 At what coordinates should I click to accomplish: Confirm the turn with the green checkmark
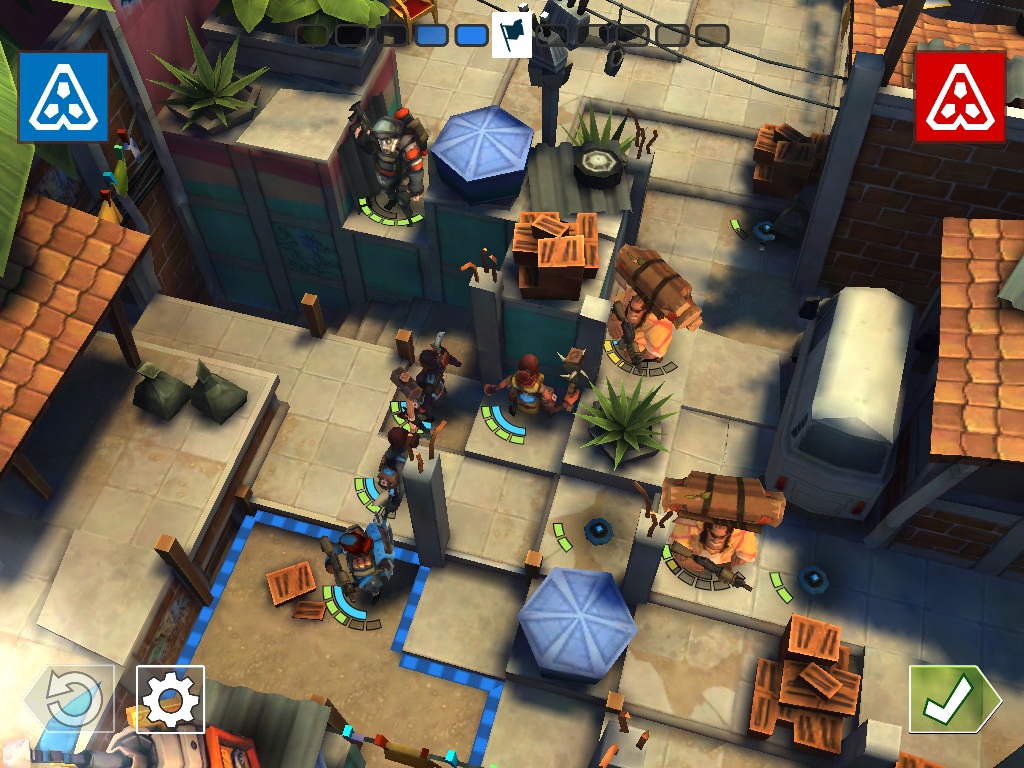[945, 698]
